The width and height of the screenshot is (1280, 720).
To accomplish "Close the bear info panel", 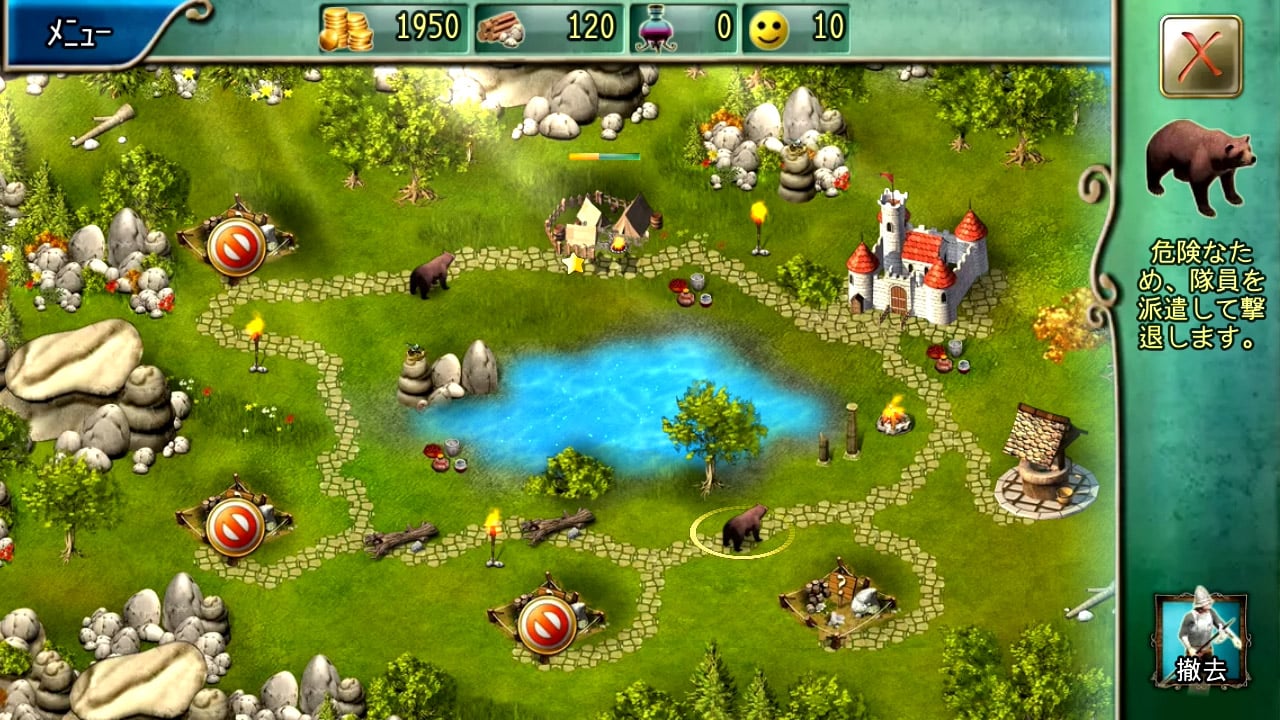I will click(1201, 56).
